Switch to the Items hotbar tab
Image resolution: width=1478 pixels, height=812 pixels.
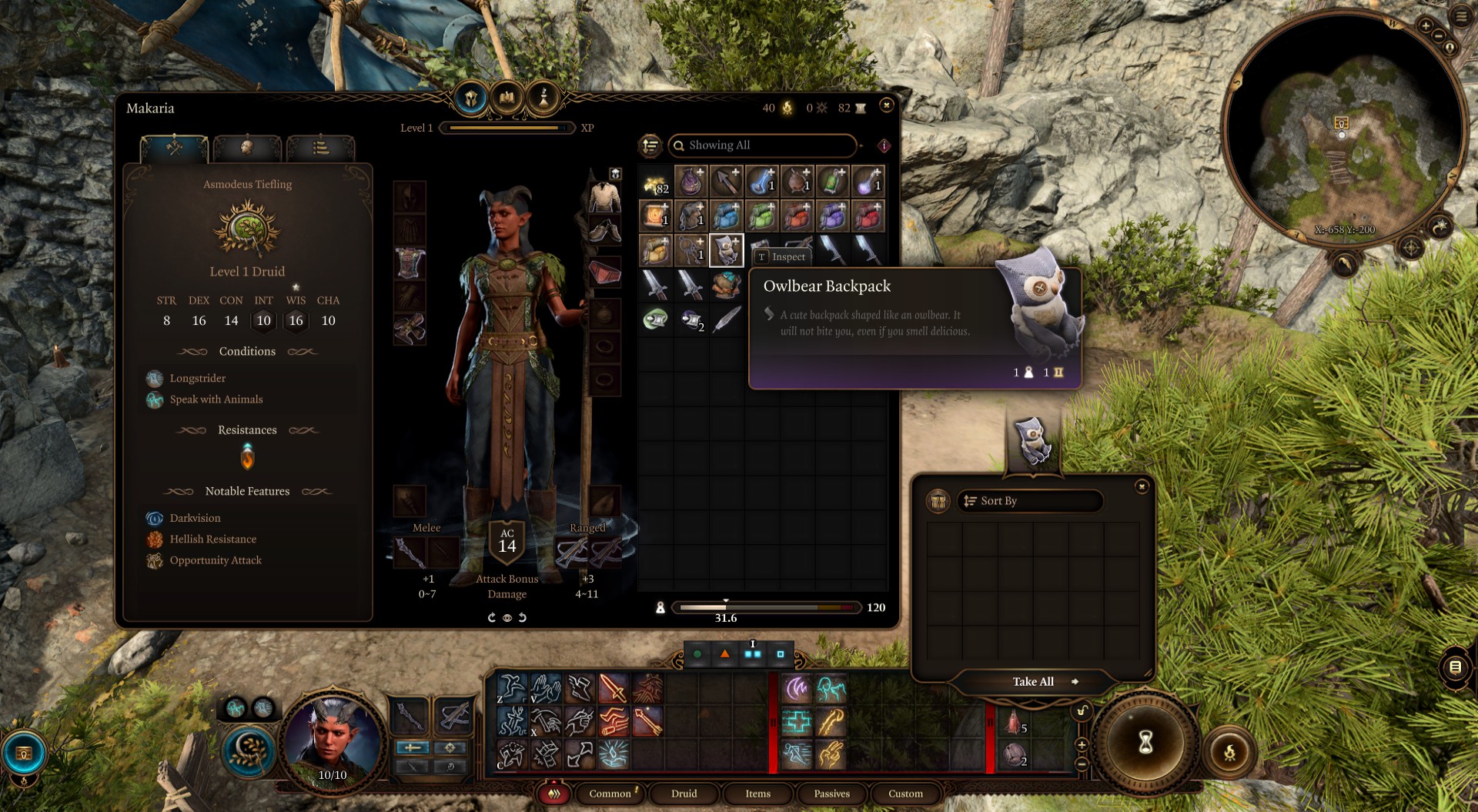757,794
